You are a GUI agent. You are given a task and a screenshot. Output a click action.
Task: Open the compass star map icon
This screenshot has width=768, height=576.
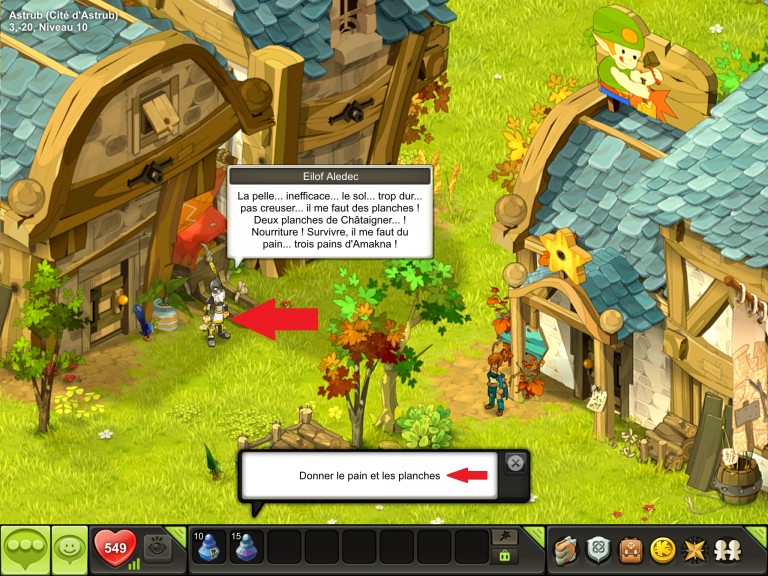coord(692,549)
